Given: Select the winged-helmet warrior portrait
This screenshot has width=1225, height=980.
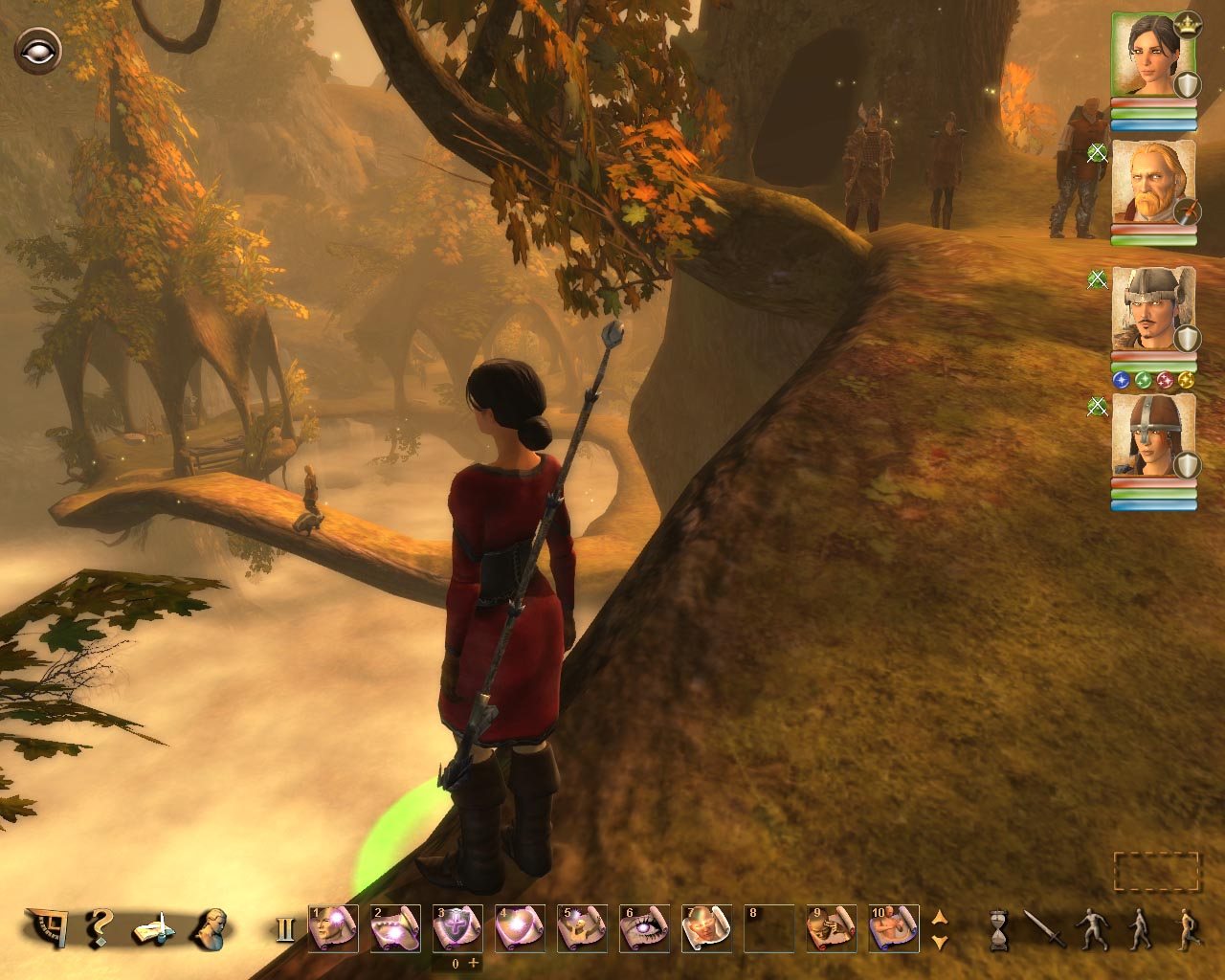Looking at the screenshot, I should (1153, 309).
